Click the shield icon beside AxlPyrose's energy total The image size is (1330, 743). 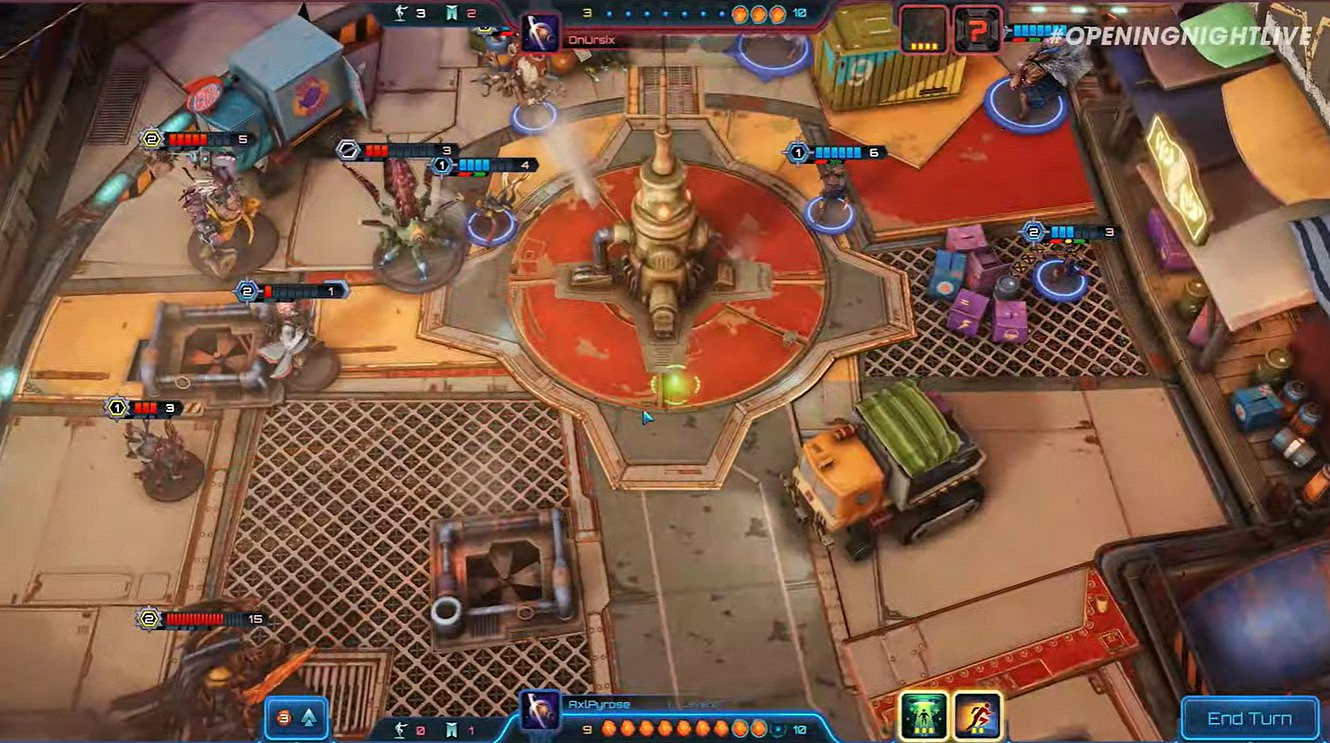pyautogui.click(x=778, y=730)
